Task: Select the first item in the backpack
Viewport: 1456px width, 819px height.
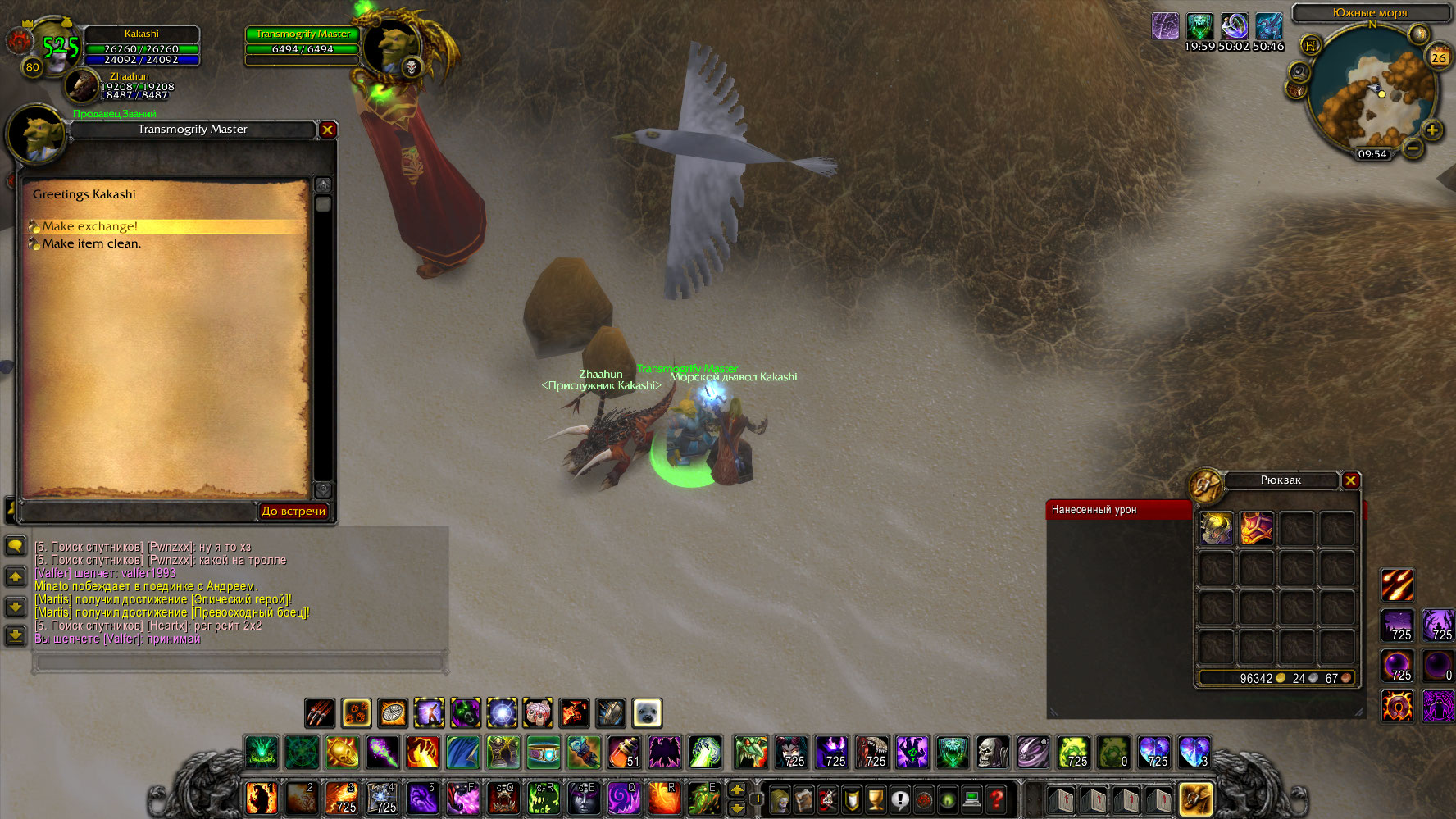Action: (x=1216, y=529)
